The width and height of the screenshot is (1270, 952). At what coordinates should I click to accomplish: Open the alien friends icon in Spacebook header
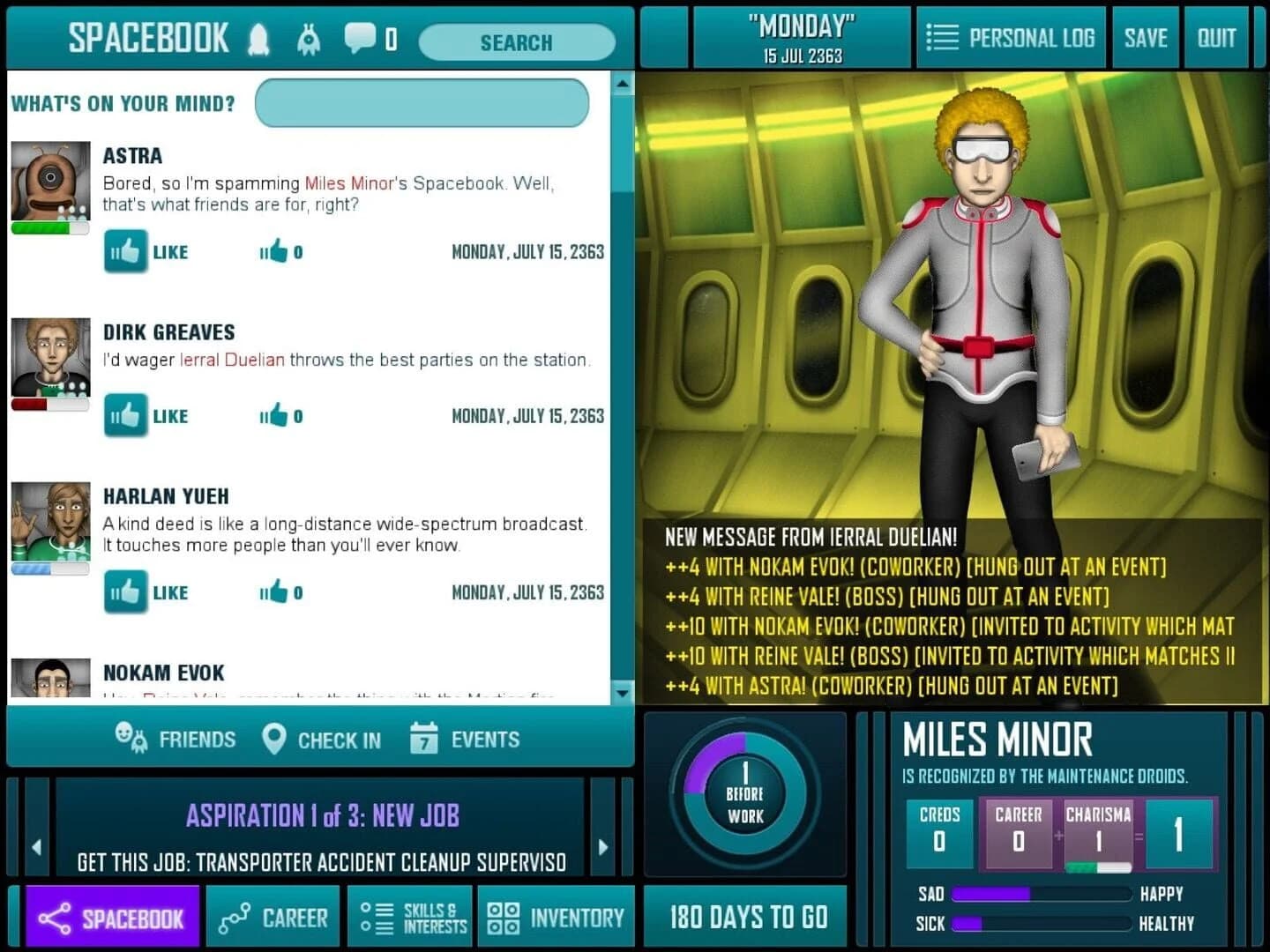pos(308,39)
